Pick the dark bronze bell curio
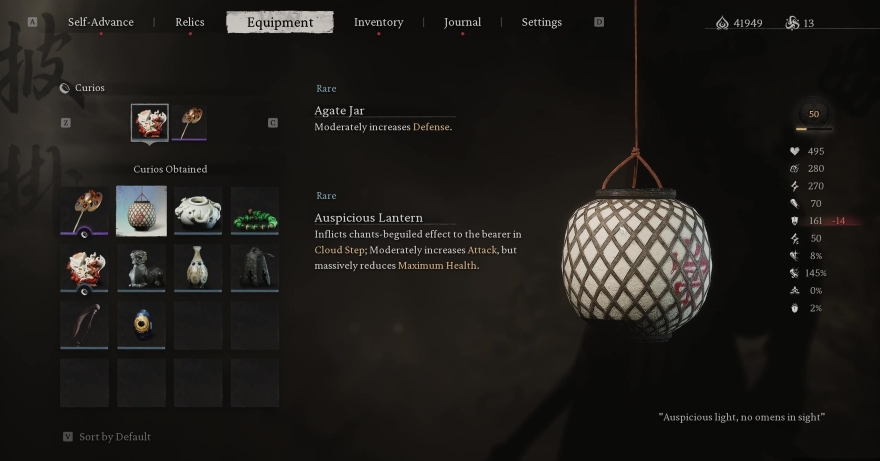 click(x=255, y=267)
